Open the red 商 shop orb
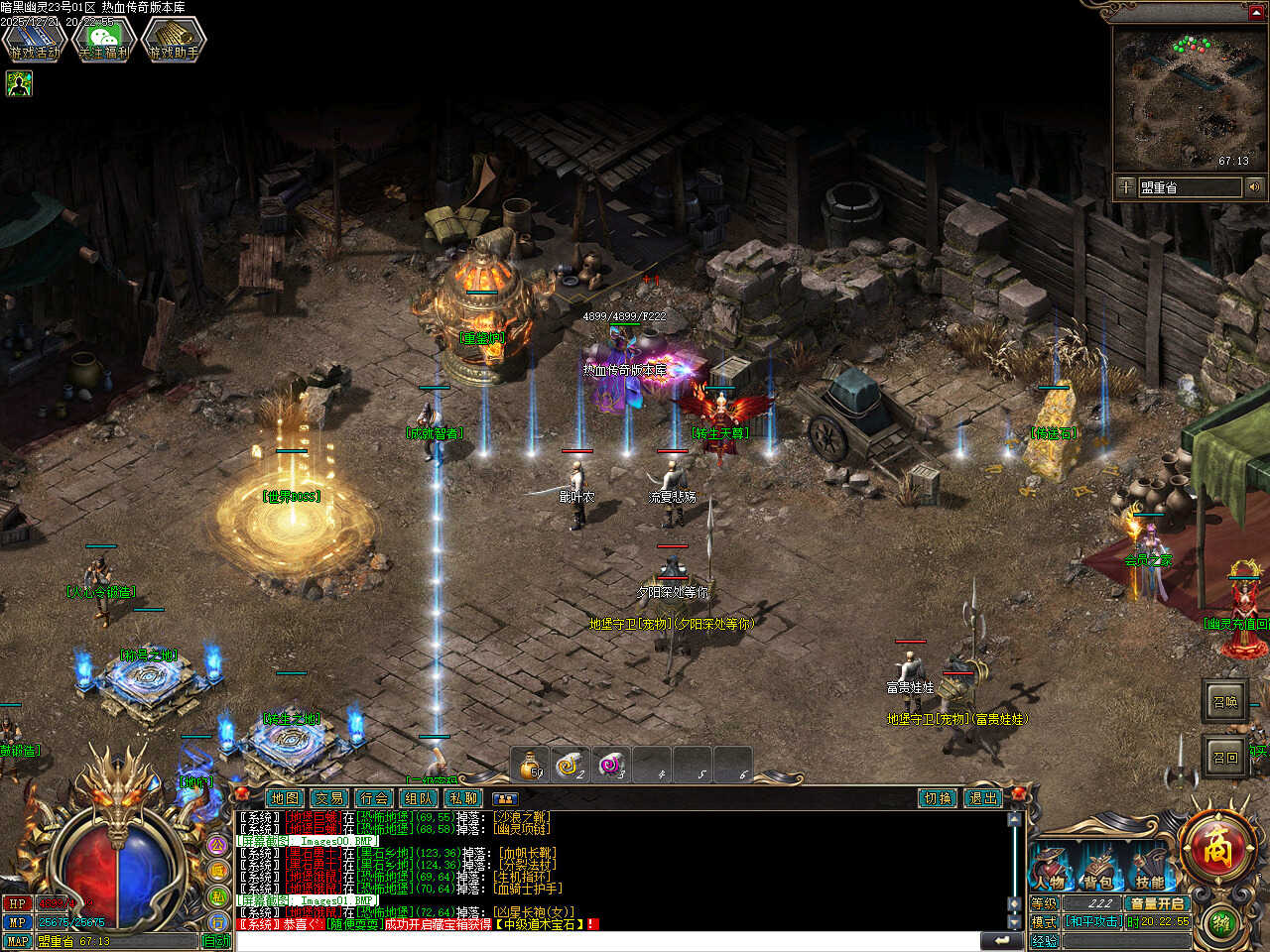Screen dimensions: 1270x952 (x=1217, y=849)
